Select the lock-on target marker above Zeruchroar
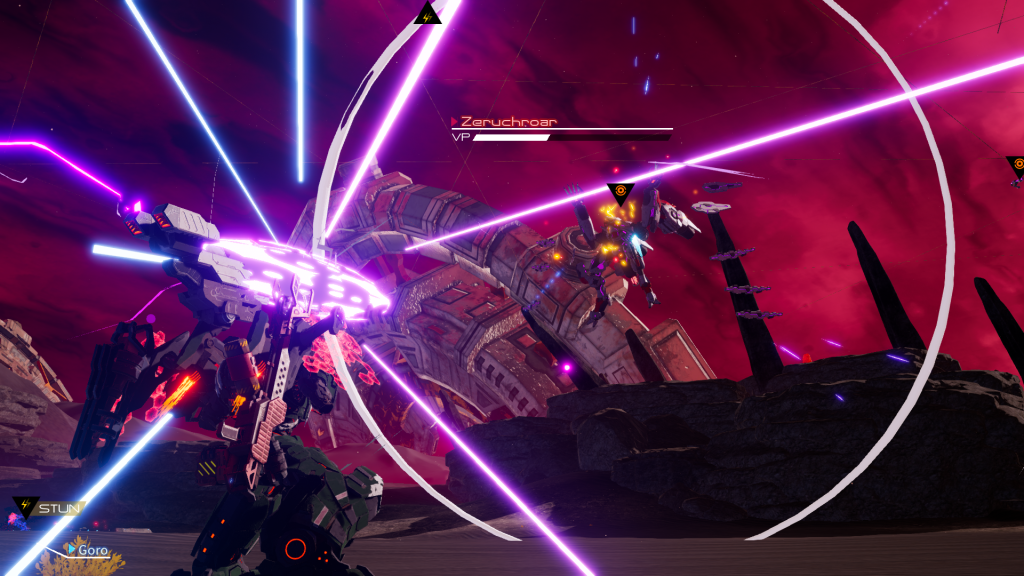The width and height of the screenshot is (1024, 576). [x=620, y=192]
